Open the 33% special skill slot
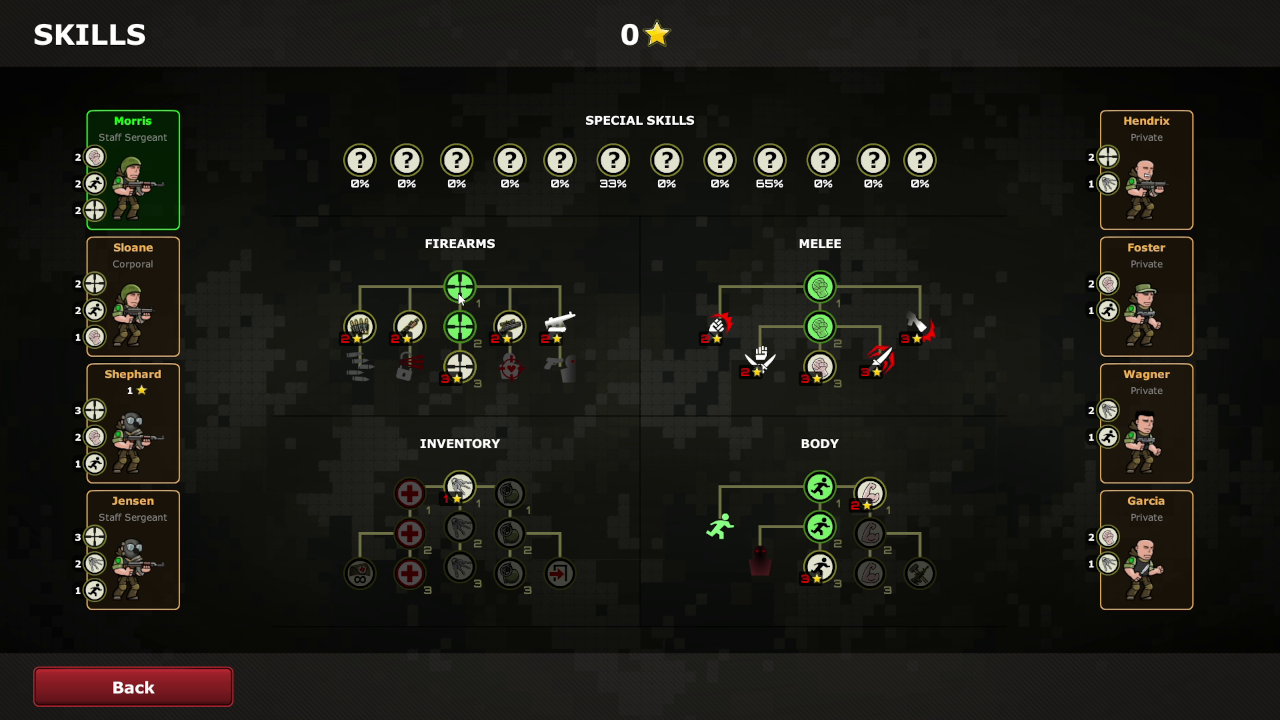Screen dimensions: 1280x720 point(613,158)
